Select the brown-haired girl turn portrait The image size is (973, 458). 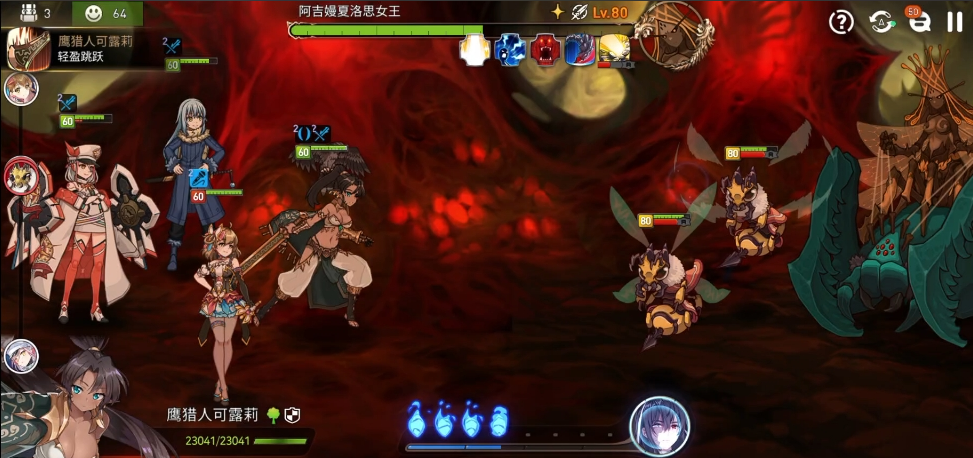[21, 89]
